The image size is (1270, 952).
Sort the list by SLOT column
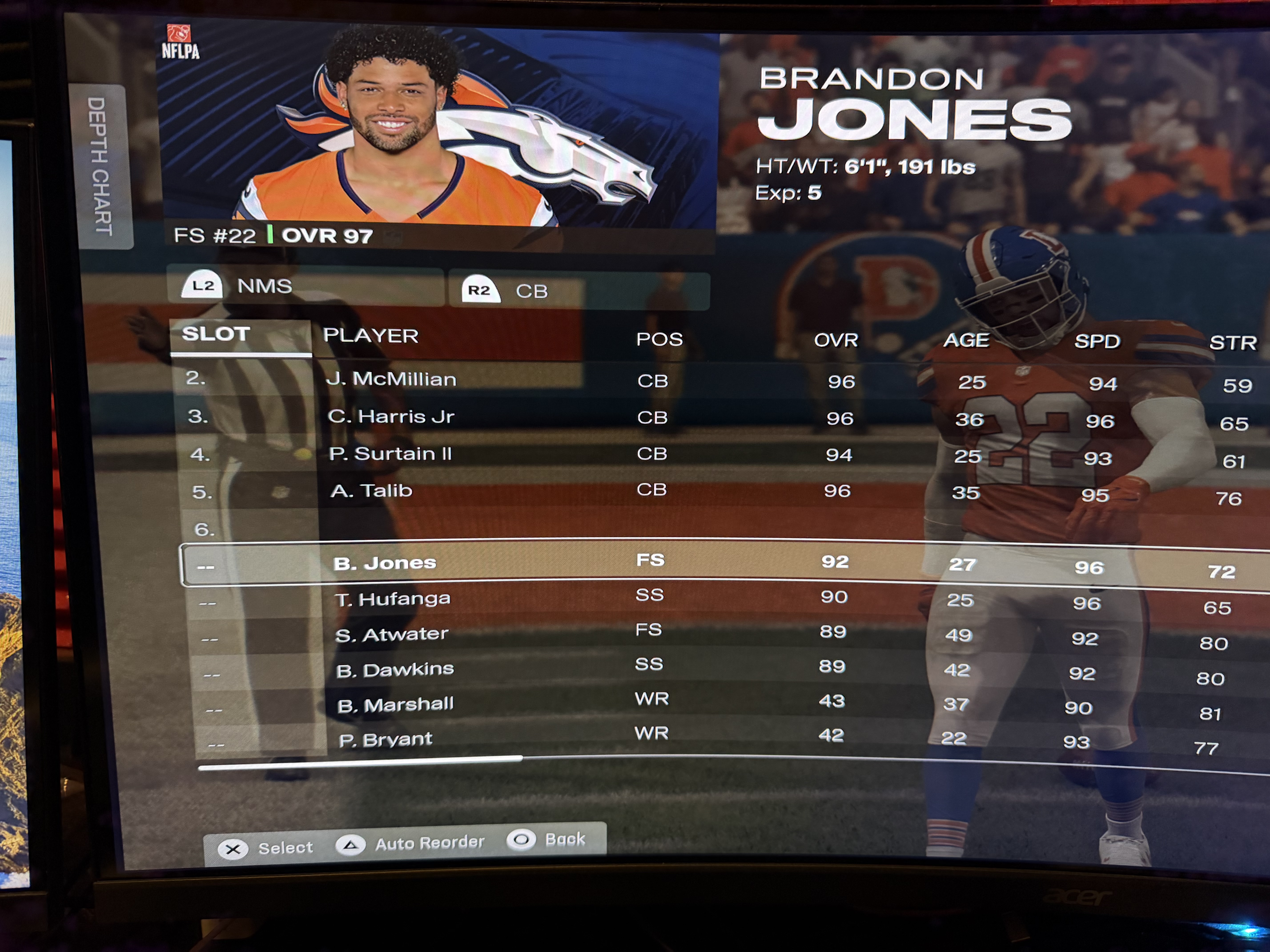216,334
